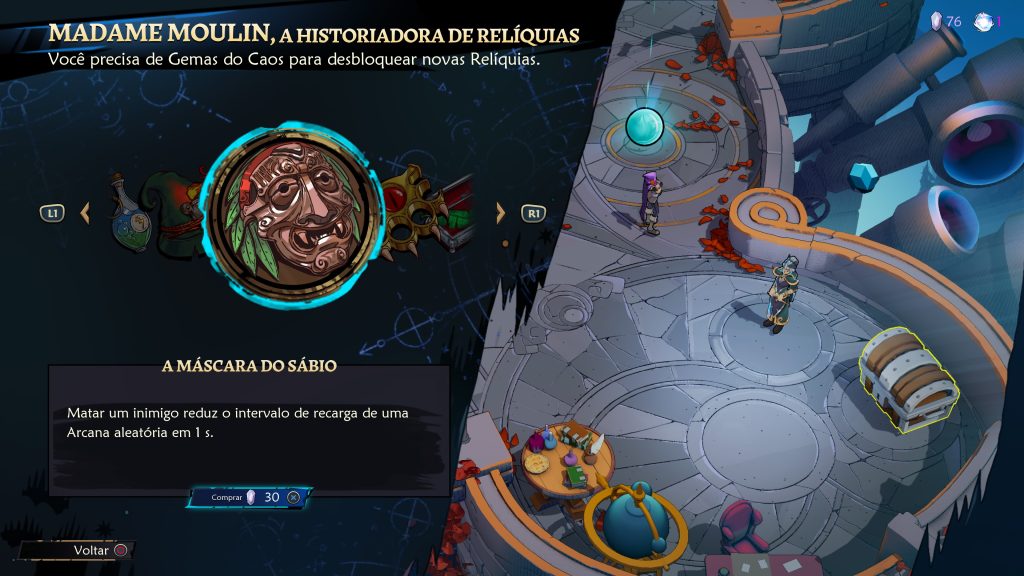Show the next relic with the right arrow
1024x576 pixels.
[501, 212]
